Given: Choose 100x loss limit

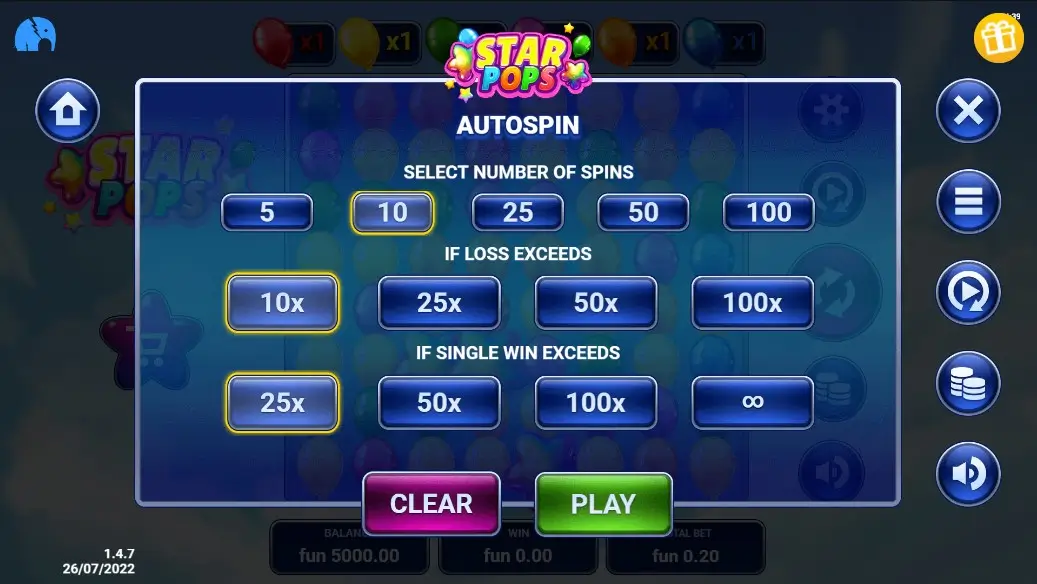Looking at the screenshot, I should [752, 302].
